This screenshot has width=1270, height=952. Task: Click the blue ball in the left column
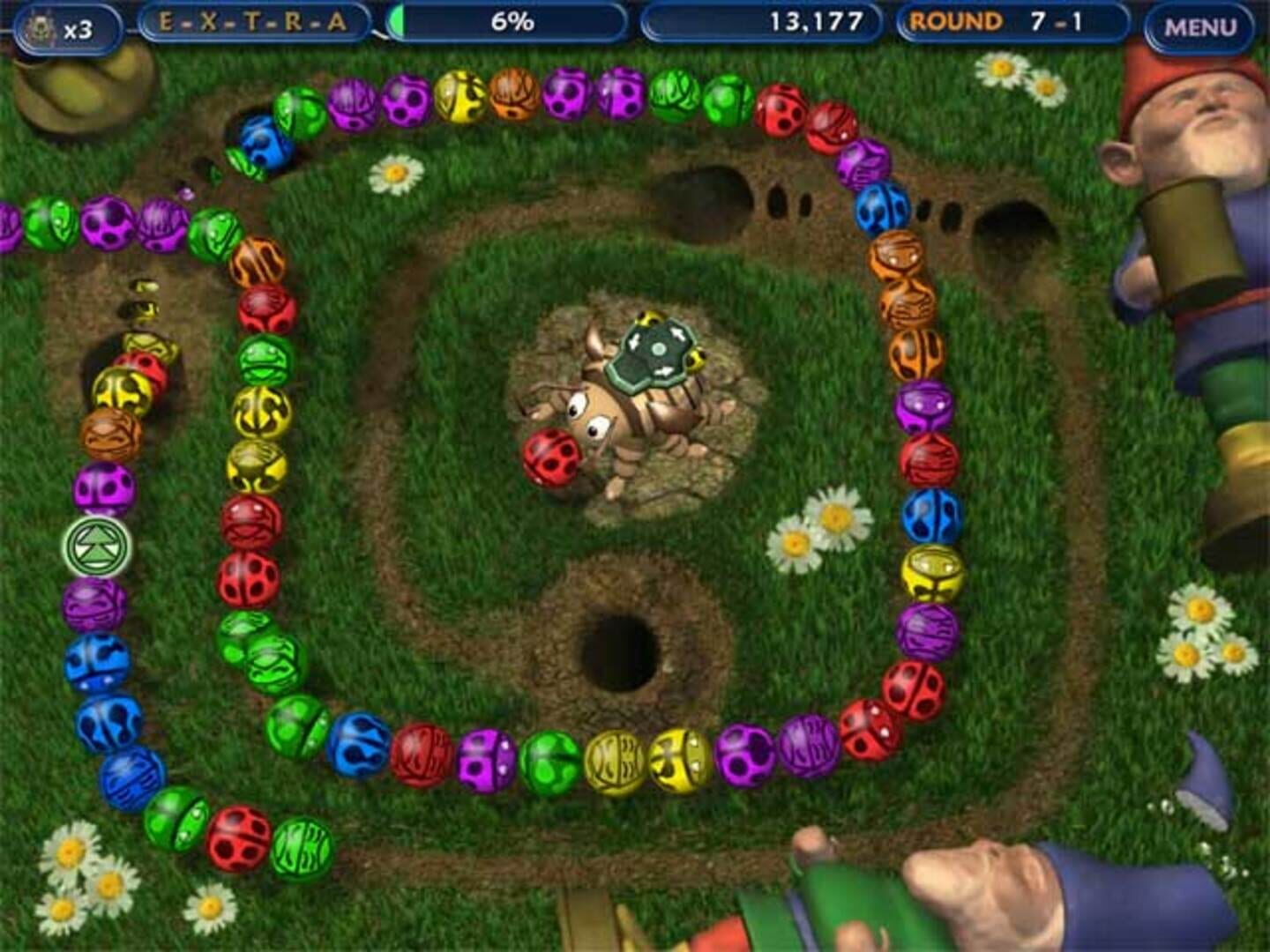pyautogui.click(x=95, y=657)
